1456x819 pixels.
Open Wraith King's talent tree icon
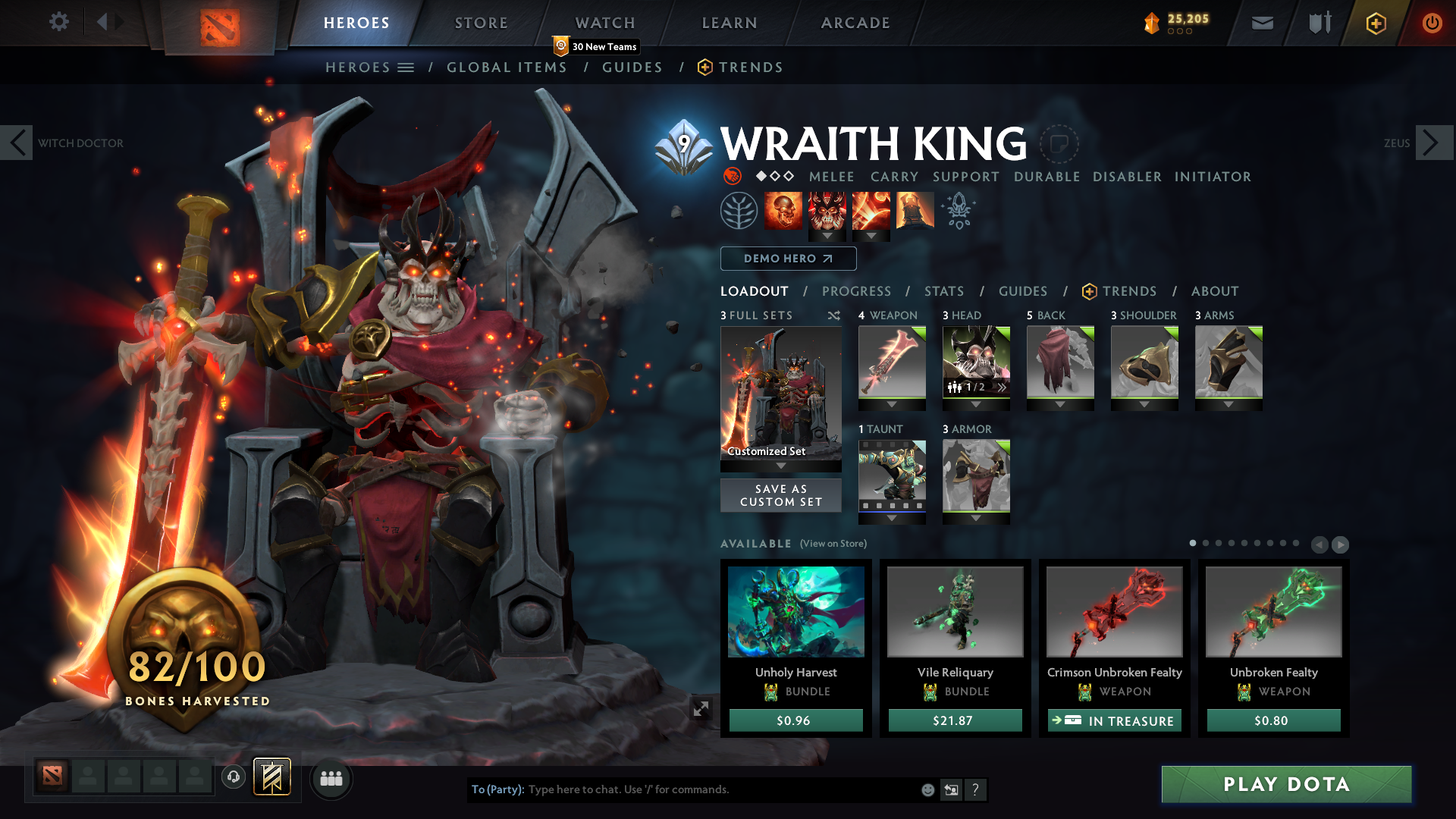tap(739, 210)
